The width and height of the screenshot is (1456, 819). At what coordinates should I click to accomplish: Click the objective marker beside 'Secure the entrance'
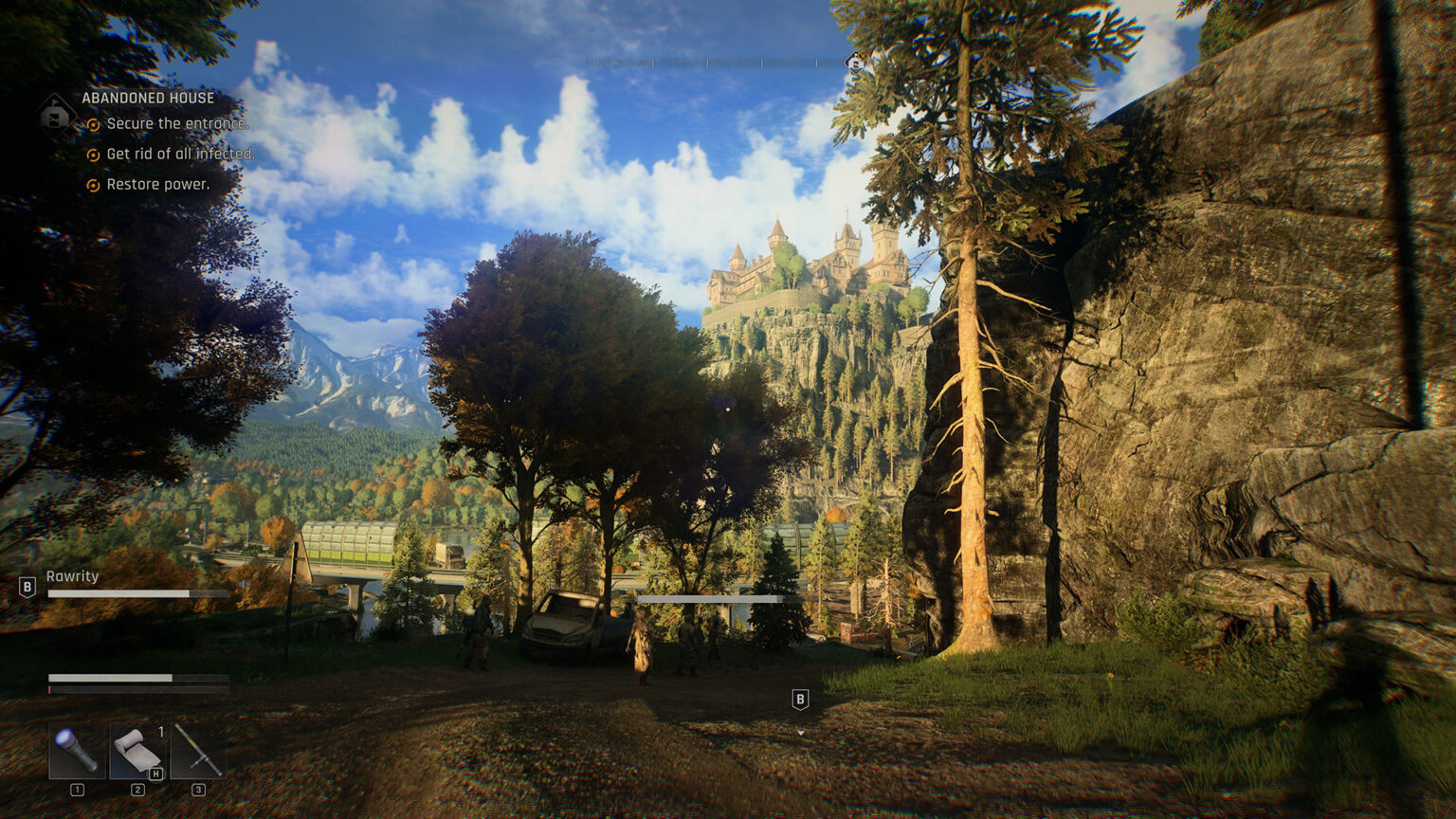tap(93, 124)
